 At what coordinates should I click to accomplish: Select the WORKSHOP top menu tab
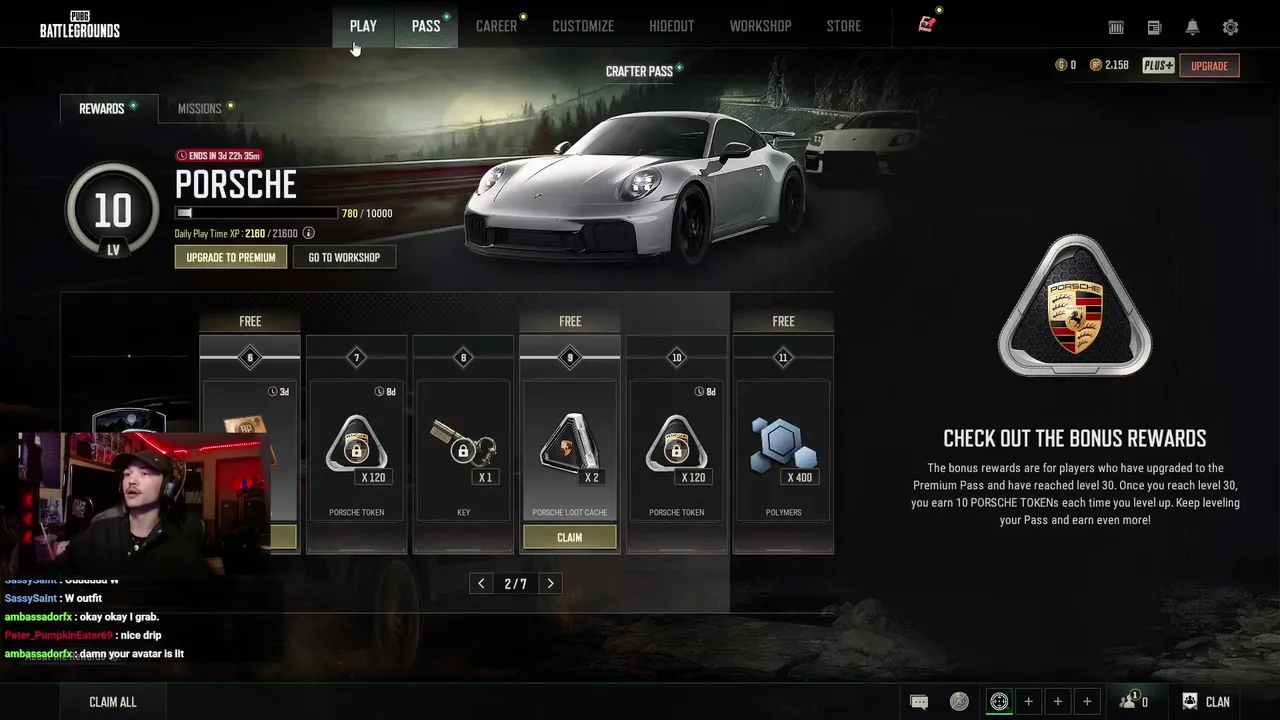(760, 26)
